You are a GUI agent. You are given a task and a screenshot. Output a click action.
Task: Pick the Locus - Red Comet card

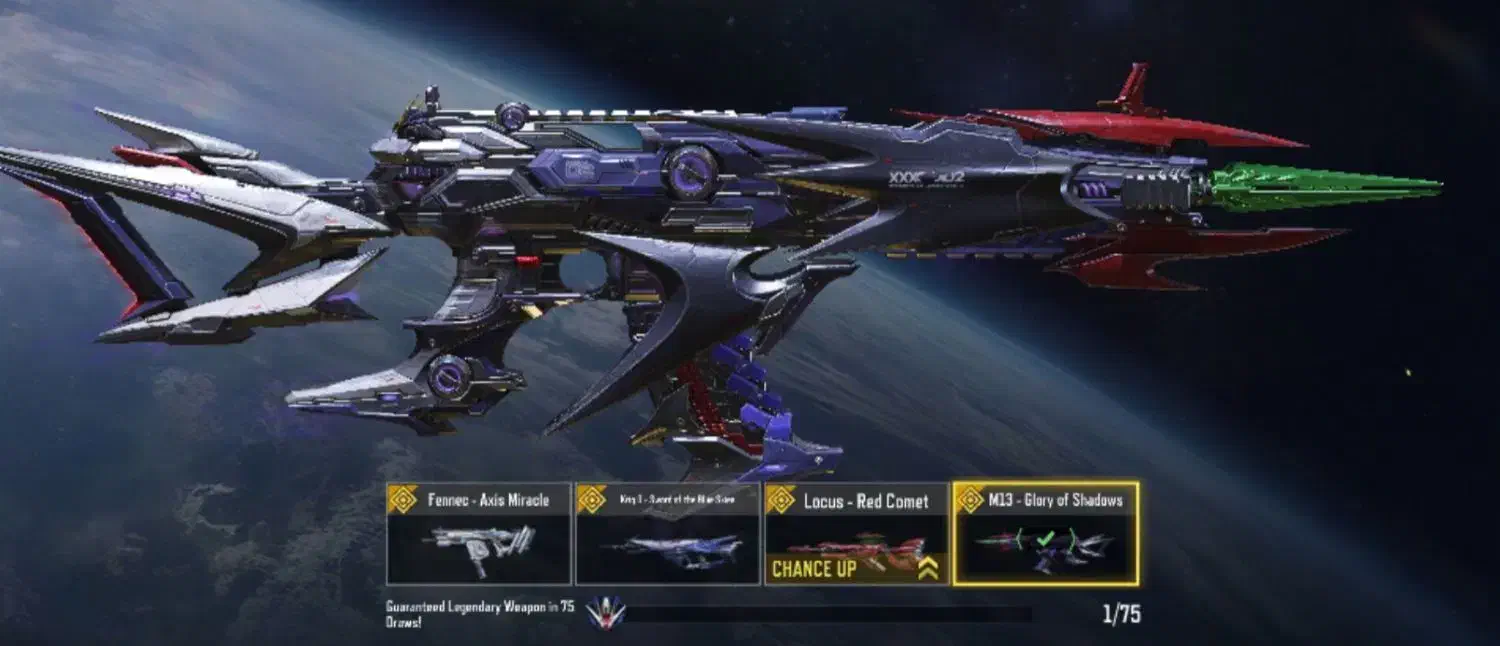(856, 534)
